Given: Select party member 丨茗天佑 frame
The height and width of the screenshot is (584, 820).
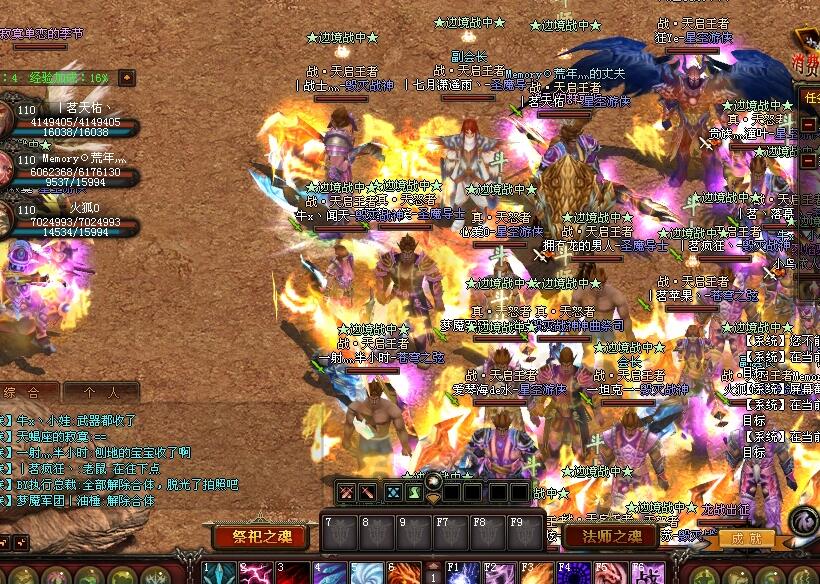Looking at the screenshot, I should (68, 119).
